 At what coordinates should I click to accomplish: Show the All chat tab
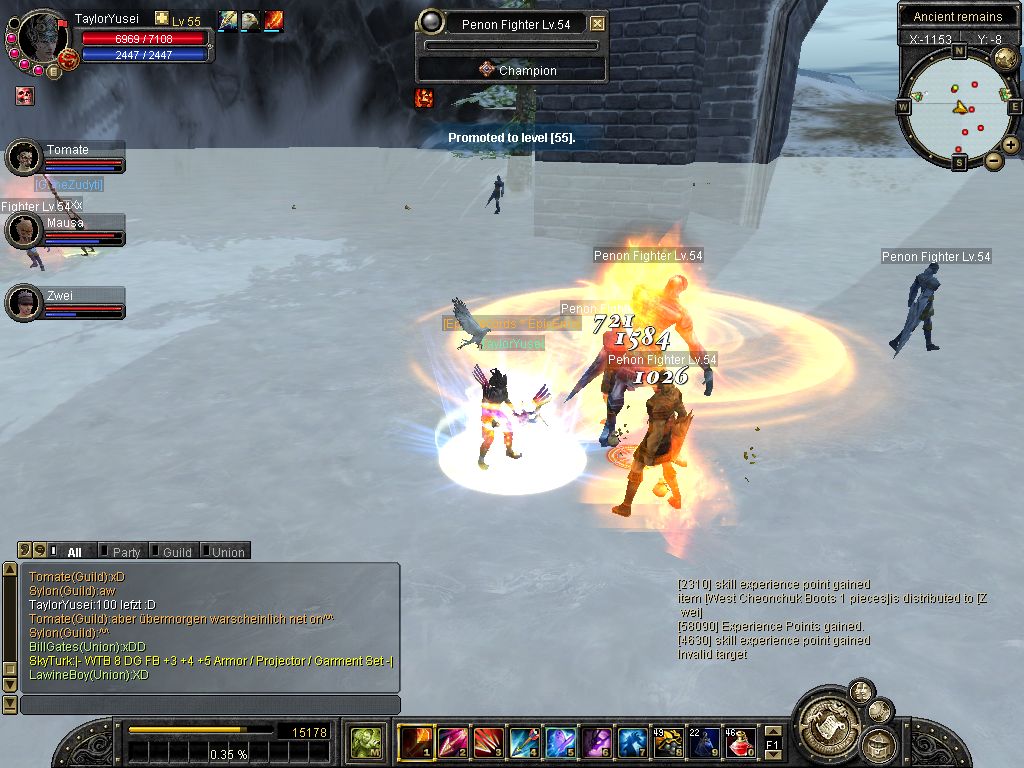click(74, 552)
